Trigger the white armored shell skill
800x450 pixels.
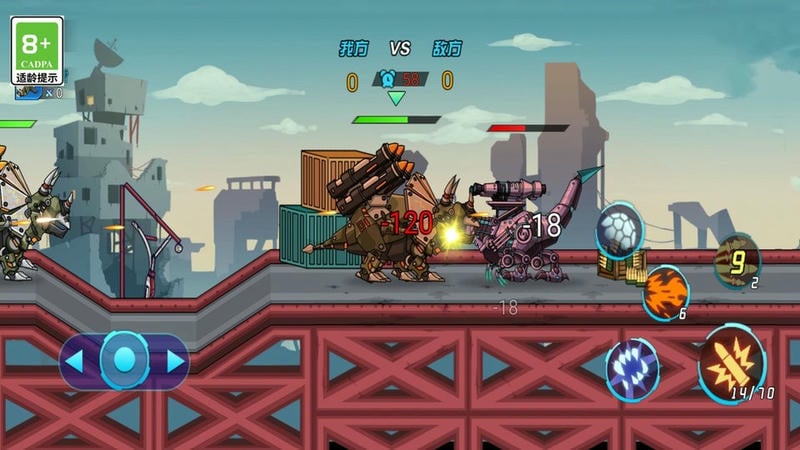620,231
